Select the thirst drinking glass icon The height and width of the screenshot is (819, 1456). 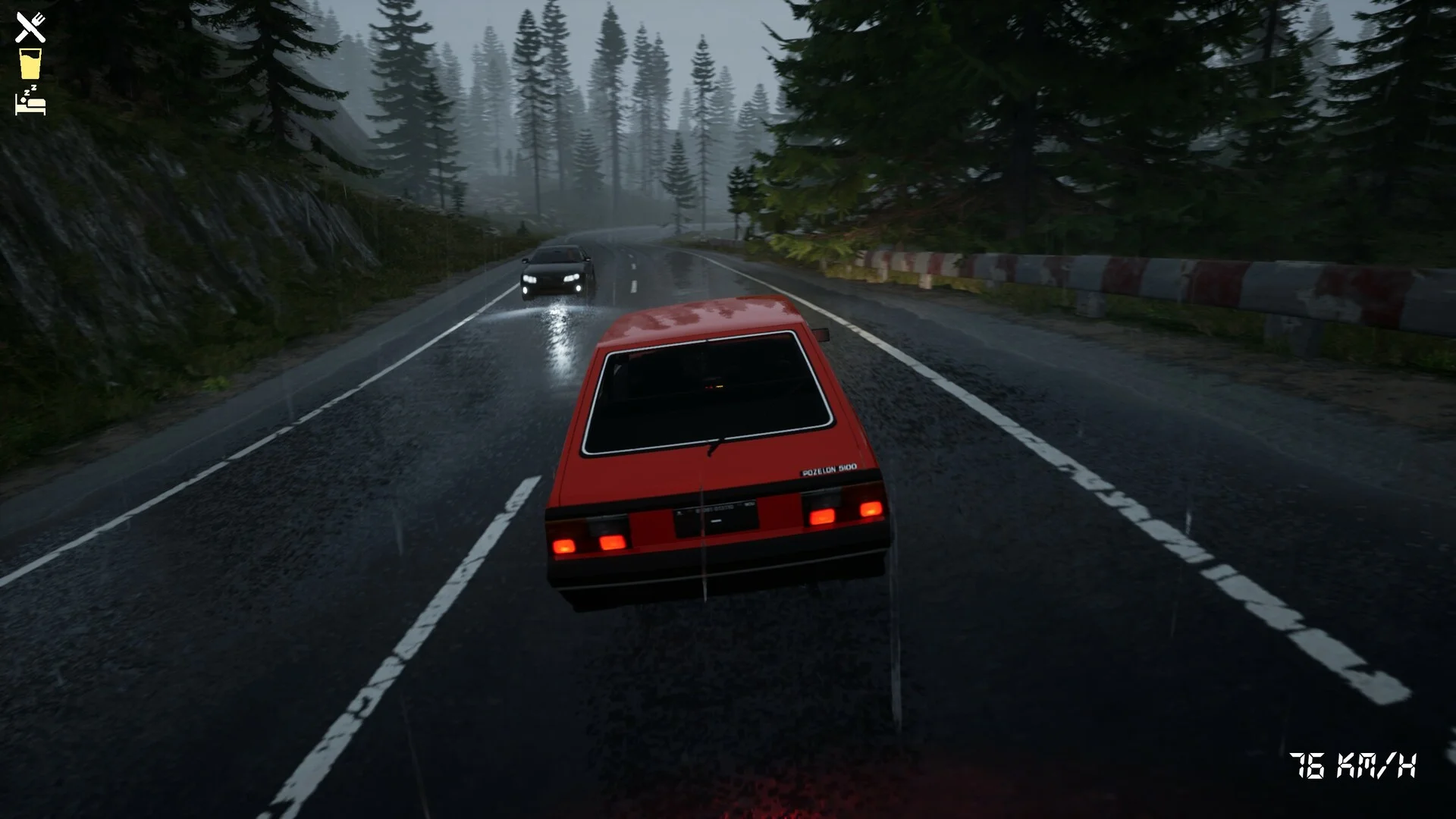(x=30, y=64)
